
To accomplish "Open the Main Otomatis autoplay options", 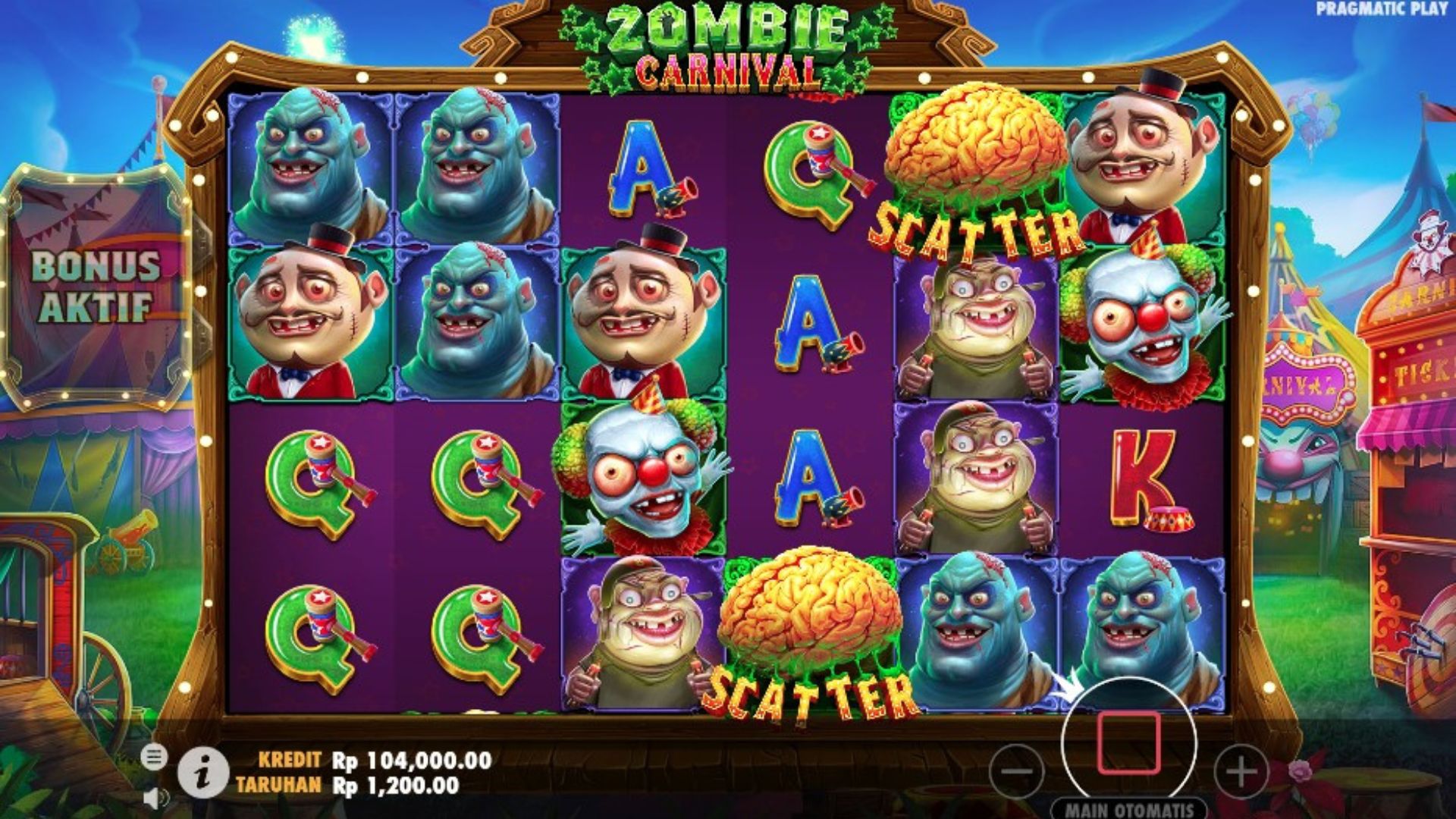I will (1128, 809).
